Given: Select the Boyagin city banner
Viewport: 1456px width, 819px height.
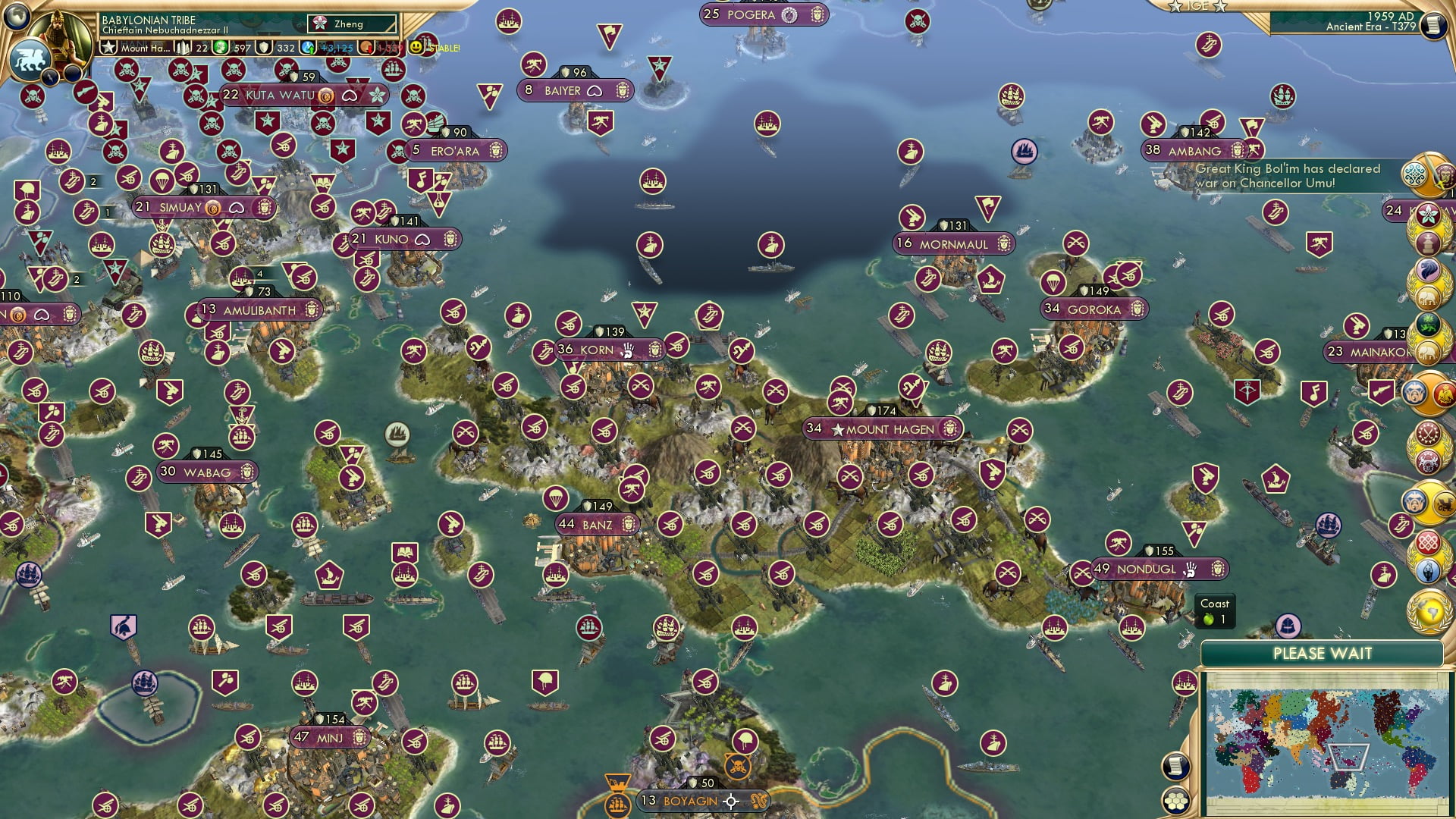Looking at the screenshot, I should [x=689, y=801].
